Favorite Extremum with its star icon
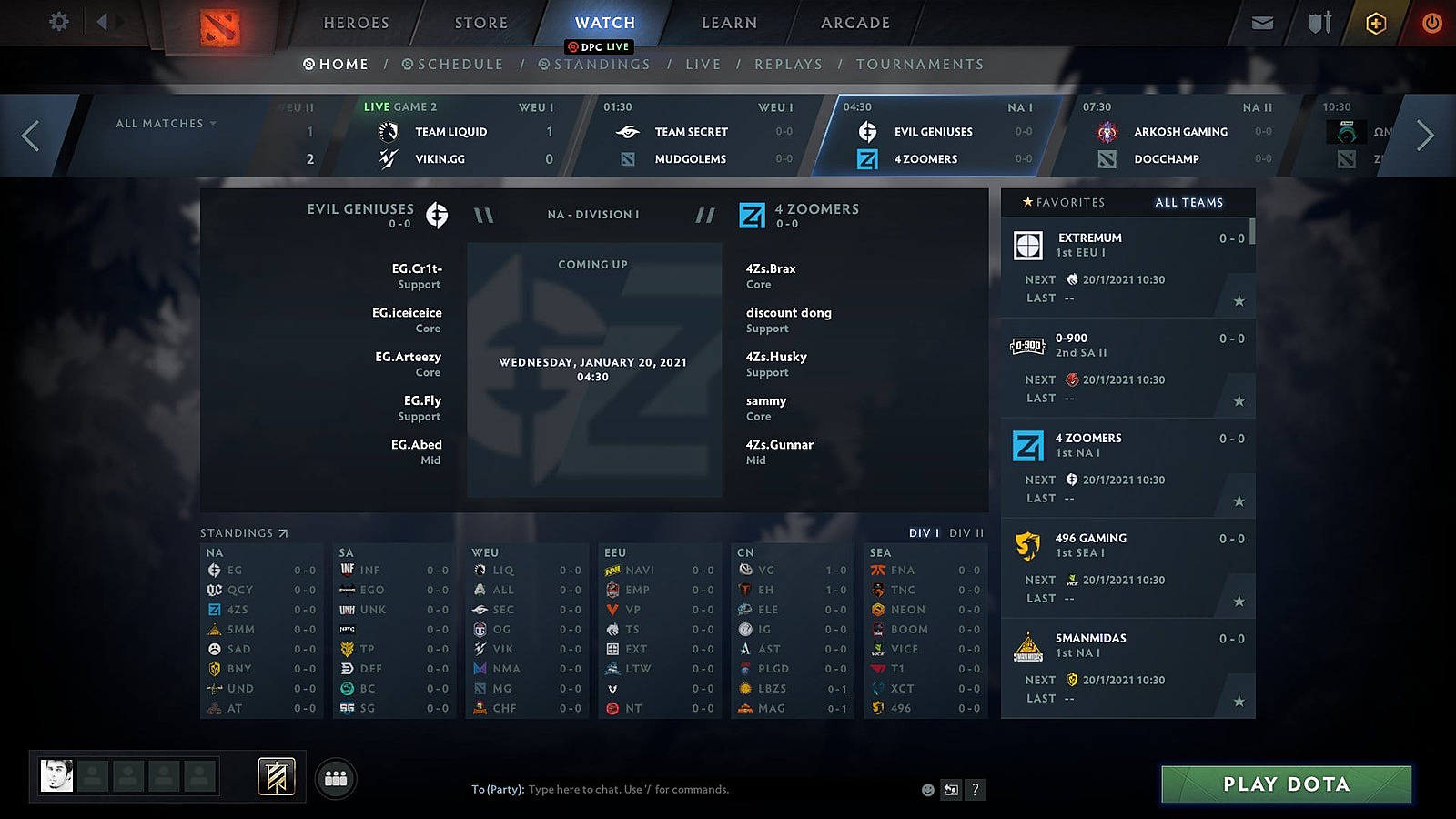 [1239, 301]
